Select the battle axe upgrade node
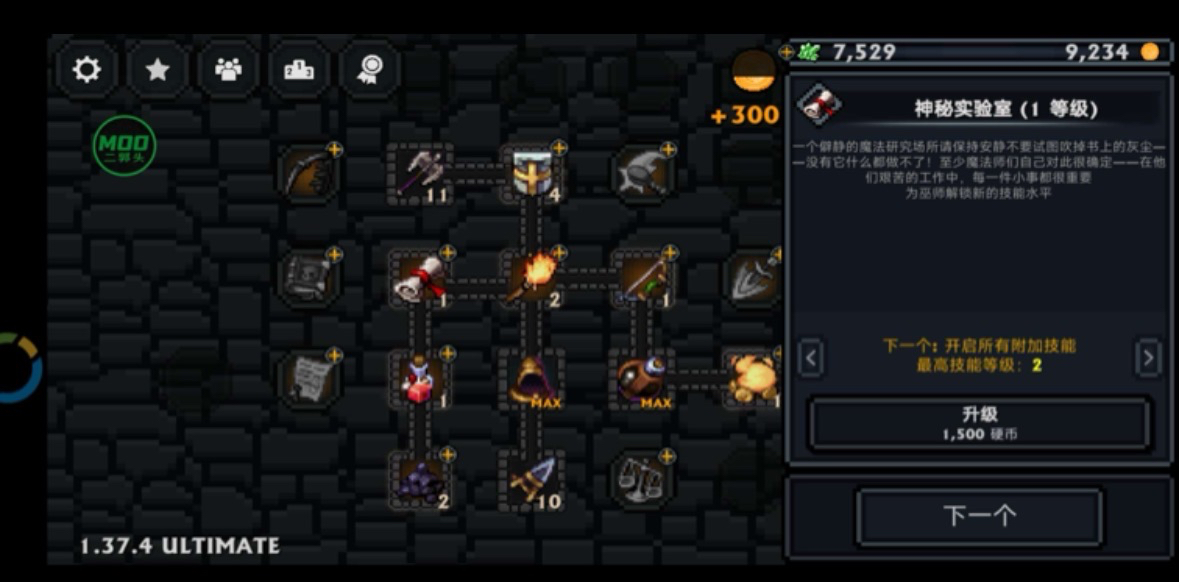This screenshot has height=582, width=1179. pyautogui.click(x=418, y=174)
